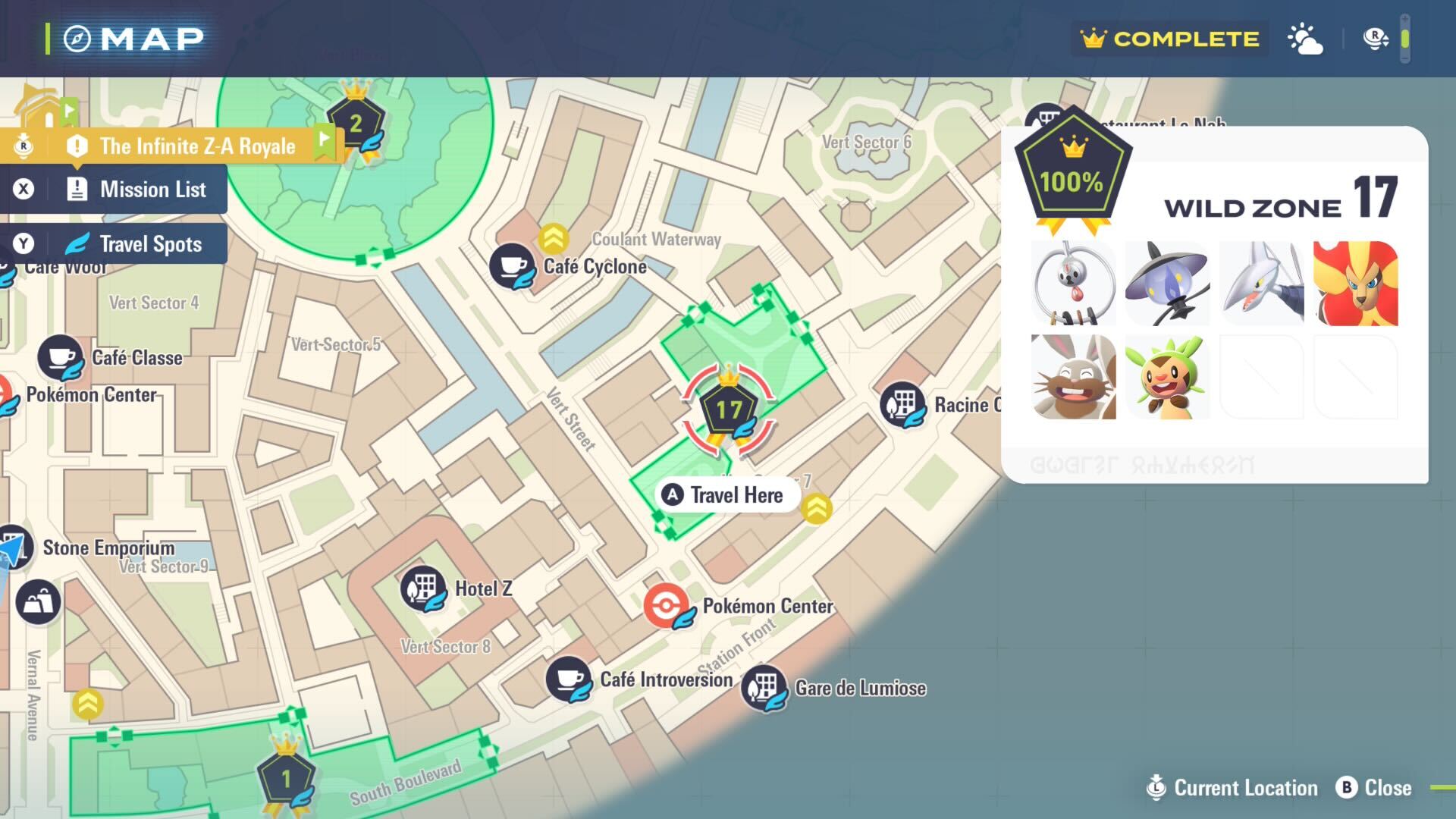This screenshot has width=1456, height=819.
Task: Close the map screen
Action: (x=1375, y=788)
